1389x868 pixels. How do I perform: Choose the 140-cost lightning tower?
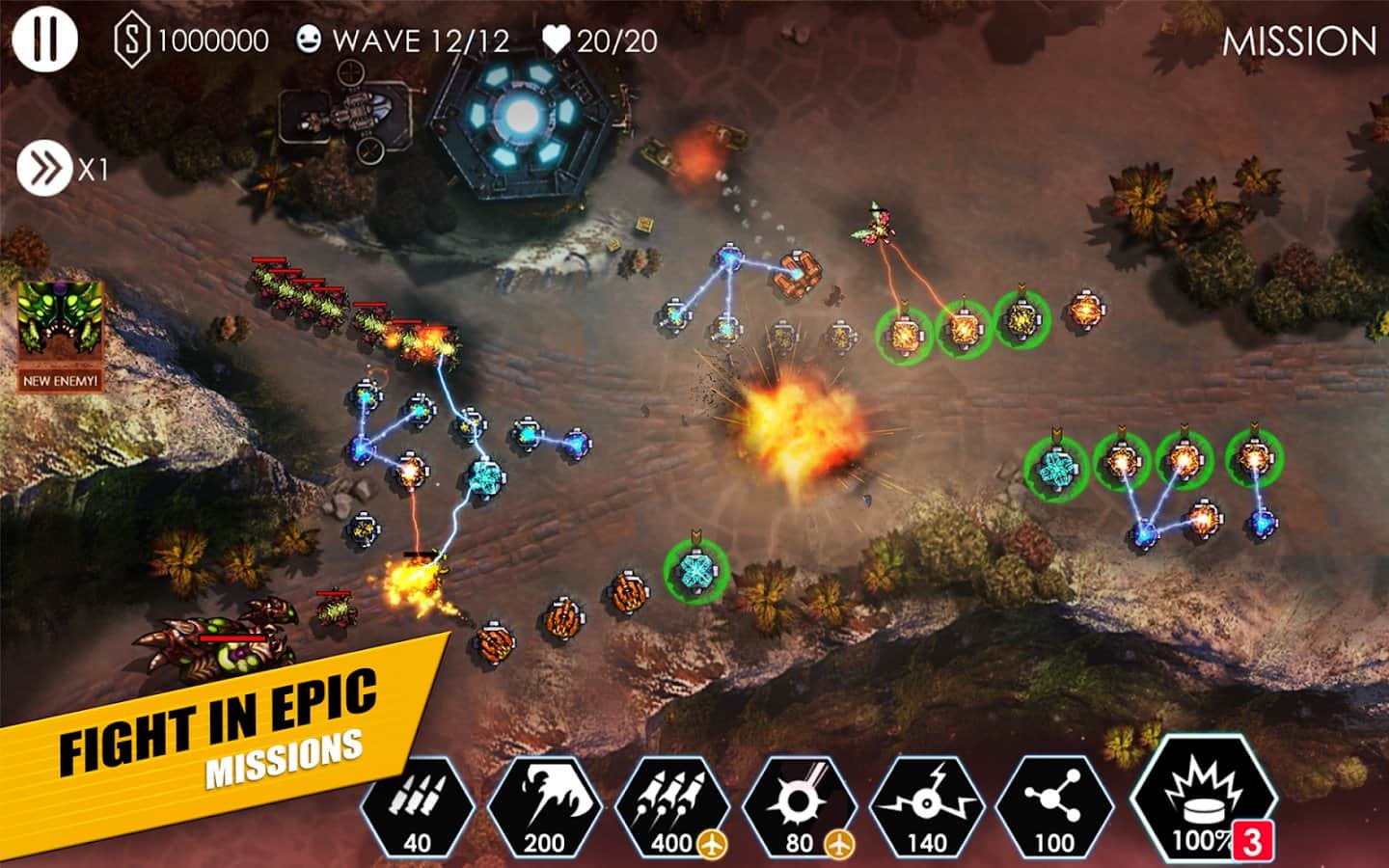click(x=926, y=808)
